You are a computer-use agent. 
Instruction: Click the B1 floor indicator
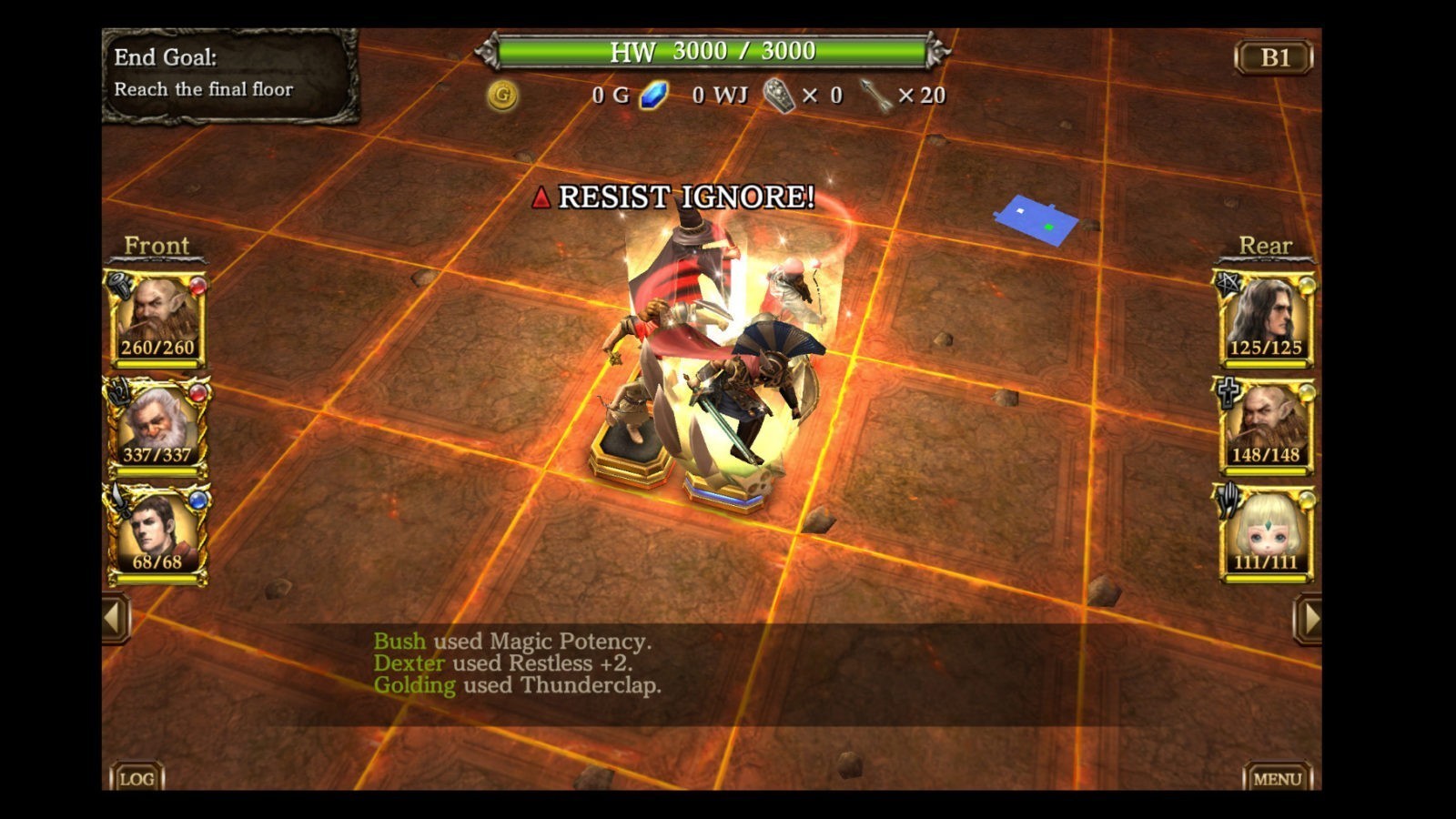point(1274,57)
